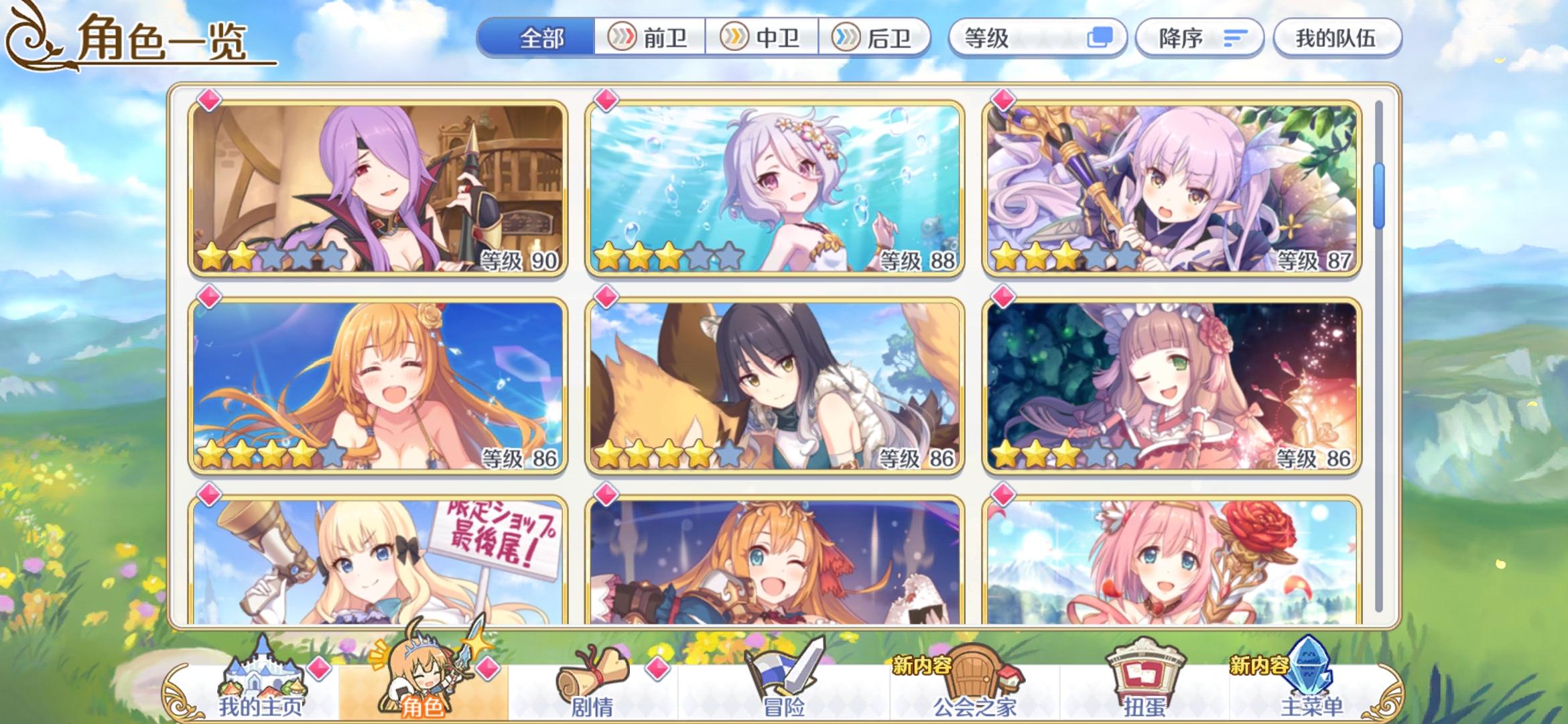Toggle sort direction via 降序 button
The height and width of the screenshot is (724, 1568).
click(1199, 38)
